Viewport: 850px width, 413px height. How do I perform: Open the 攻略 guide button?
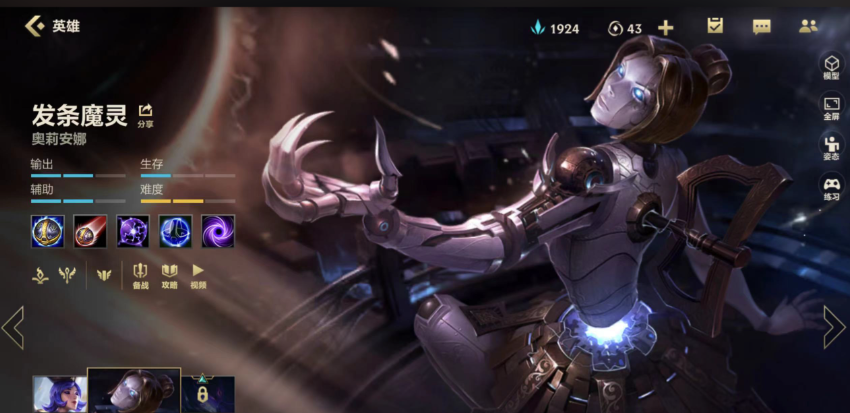coord(169,275)
